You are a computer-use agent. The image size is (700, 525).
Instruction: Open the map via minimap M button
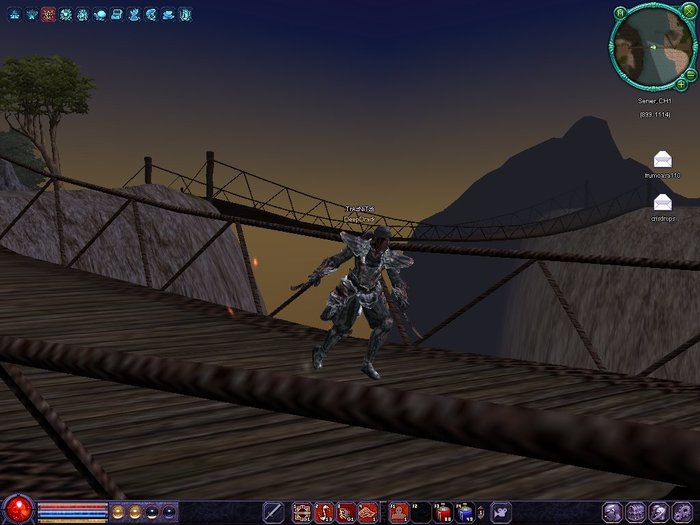620,13
